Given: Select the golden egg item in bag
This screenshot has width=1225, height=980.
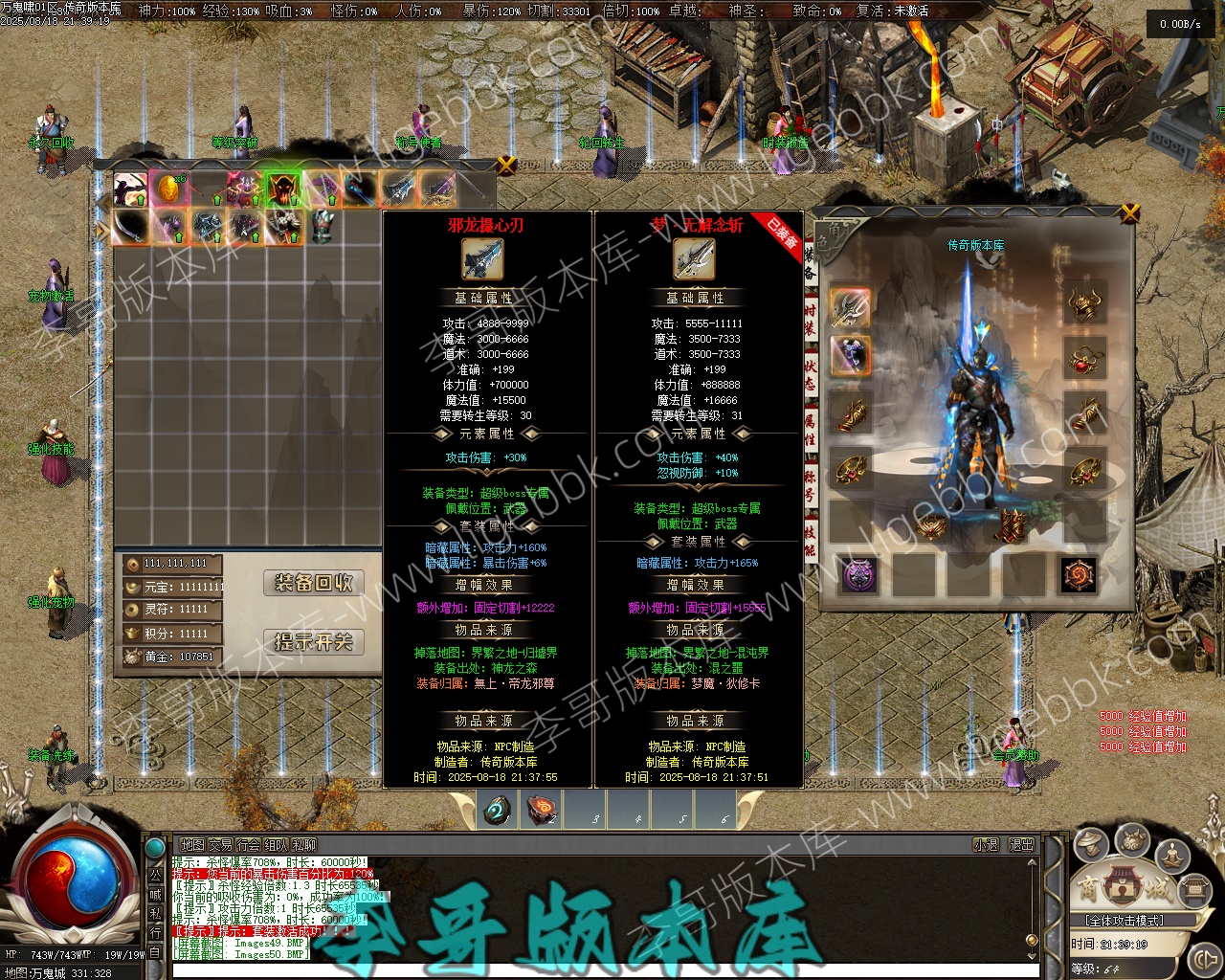Looking at the screenshot, I should pos(168,189).
